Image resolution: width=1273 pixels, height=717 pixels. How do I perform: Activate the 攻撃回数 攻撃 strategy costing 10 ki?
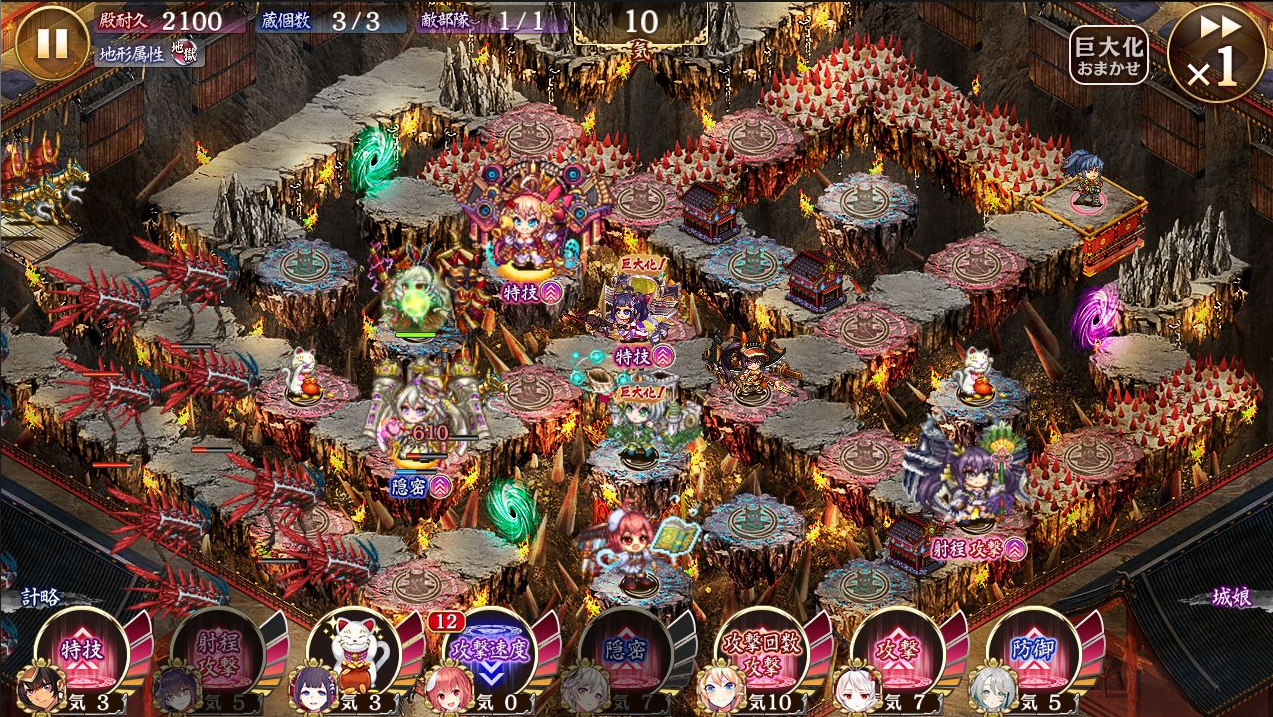(x=761, y=651)
